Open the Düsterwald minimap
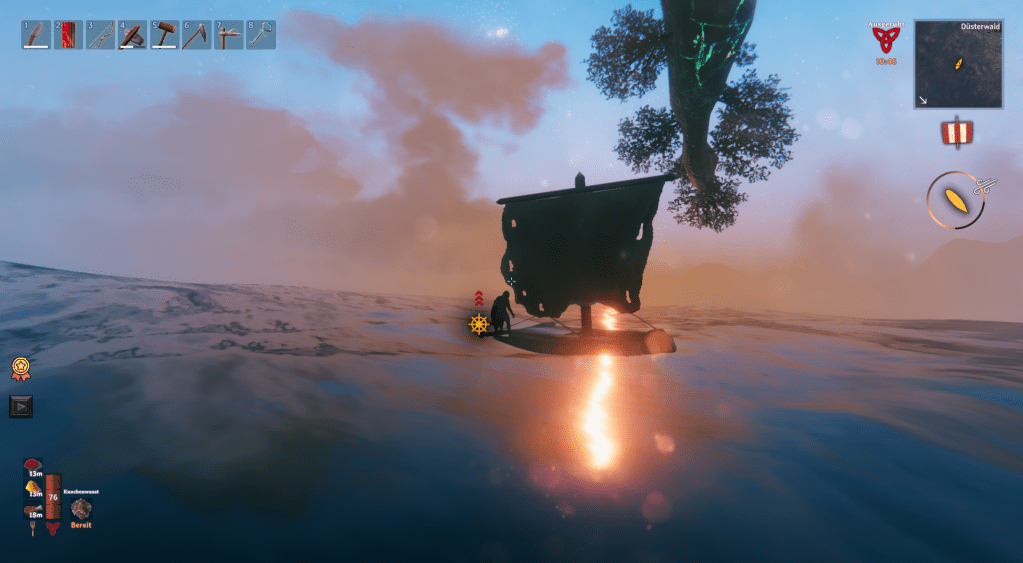Viewport: 1023px width, 563px height. click(x=957, y=64)
